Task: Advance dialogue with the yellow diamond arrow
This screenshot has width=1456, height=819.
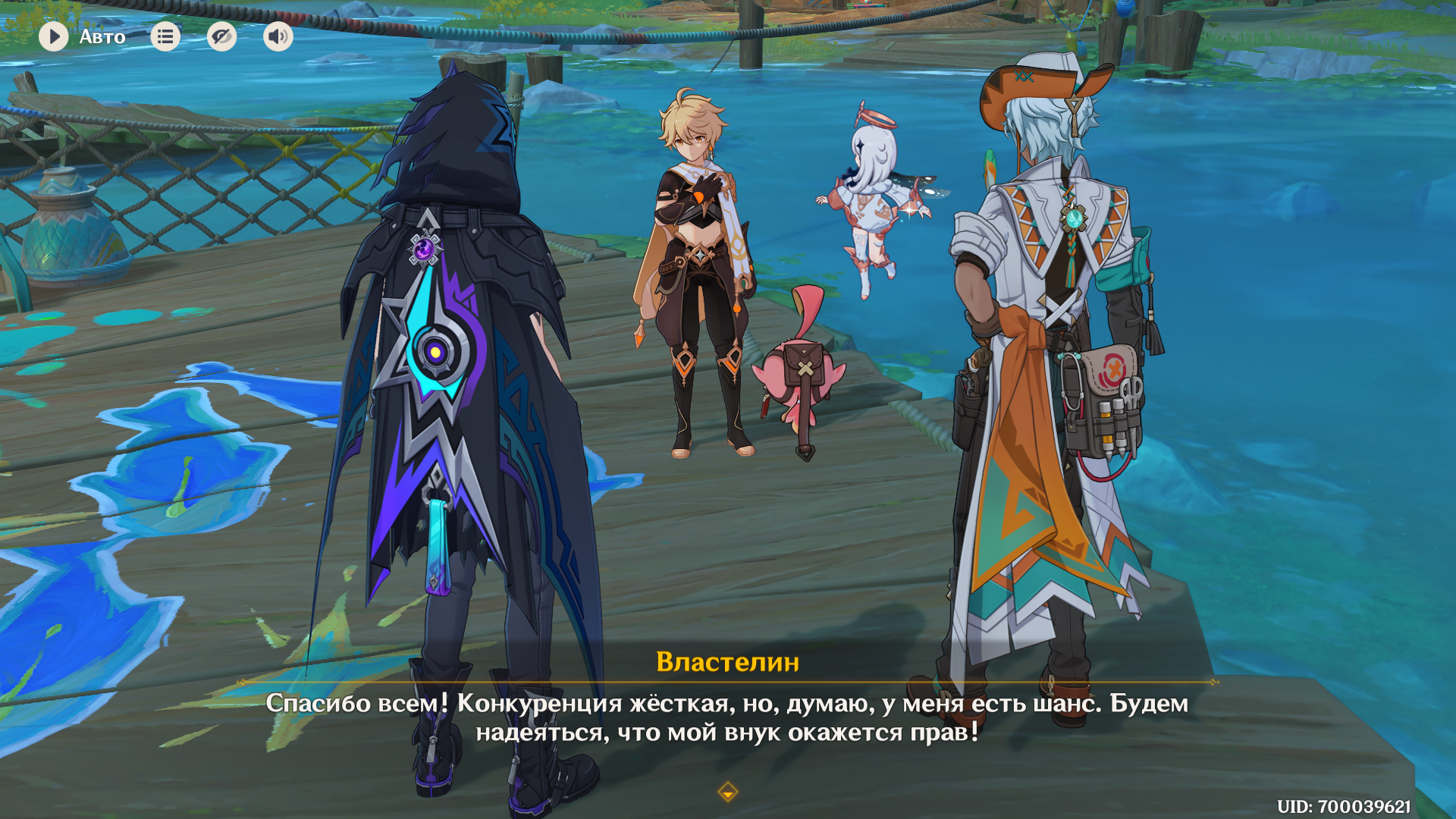Action: 727,792
